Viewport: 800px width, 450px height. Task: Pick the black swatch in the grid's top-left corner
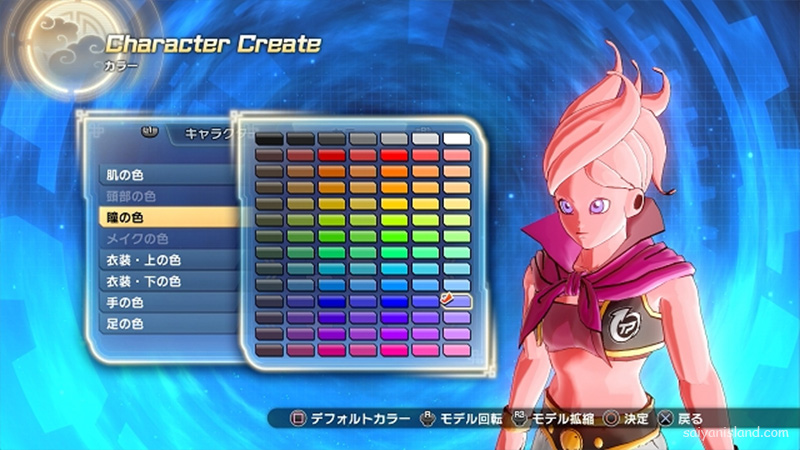270,138
